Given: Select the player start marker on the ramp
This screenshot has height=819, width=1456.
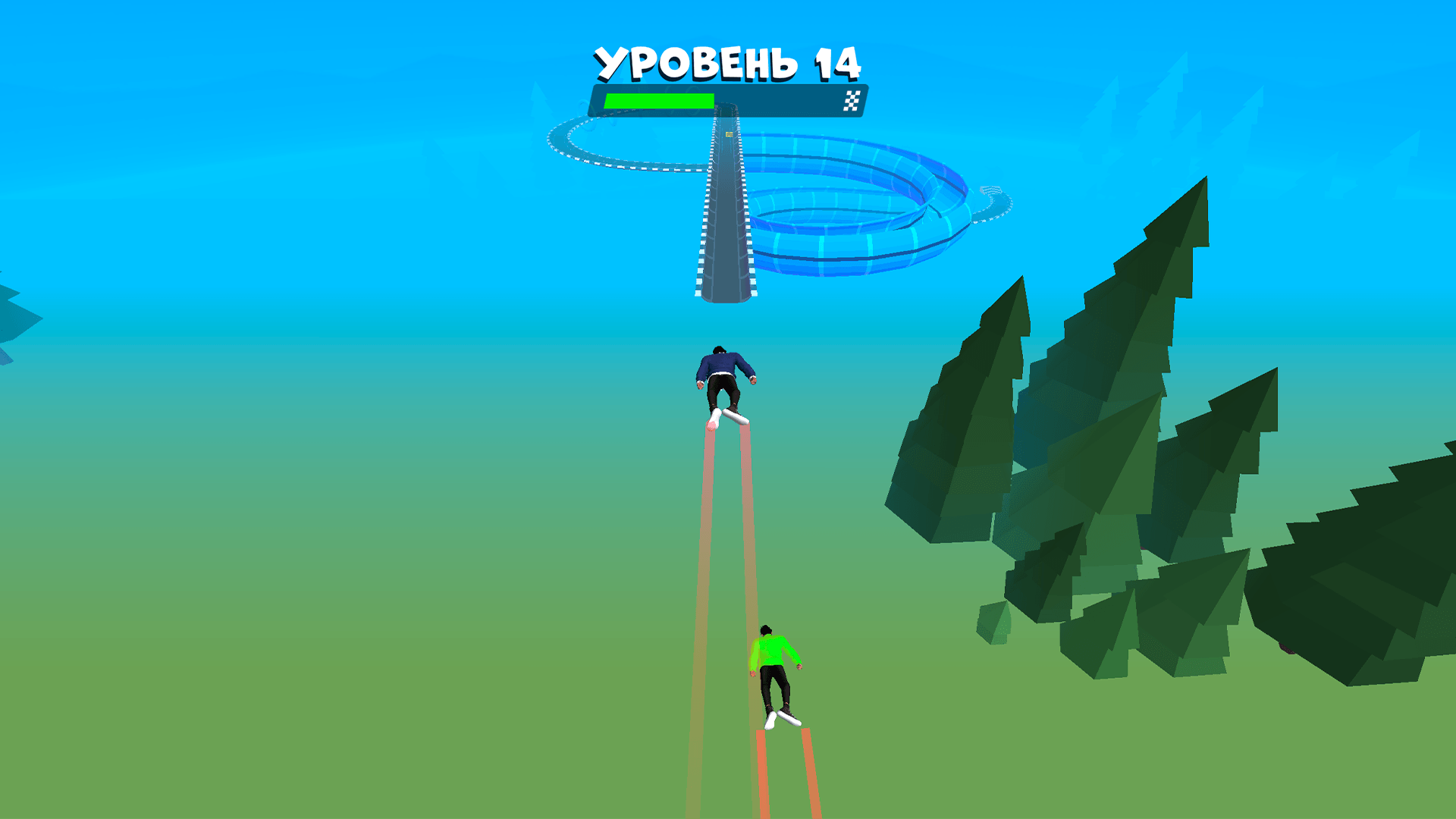Looking at the screenshot, I should tap(728, 134).
